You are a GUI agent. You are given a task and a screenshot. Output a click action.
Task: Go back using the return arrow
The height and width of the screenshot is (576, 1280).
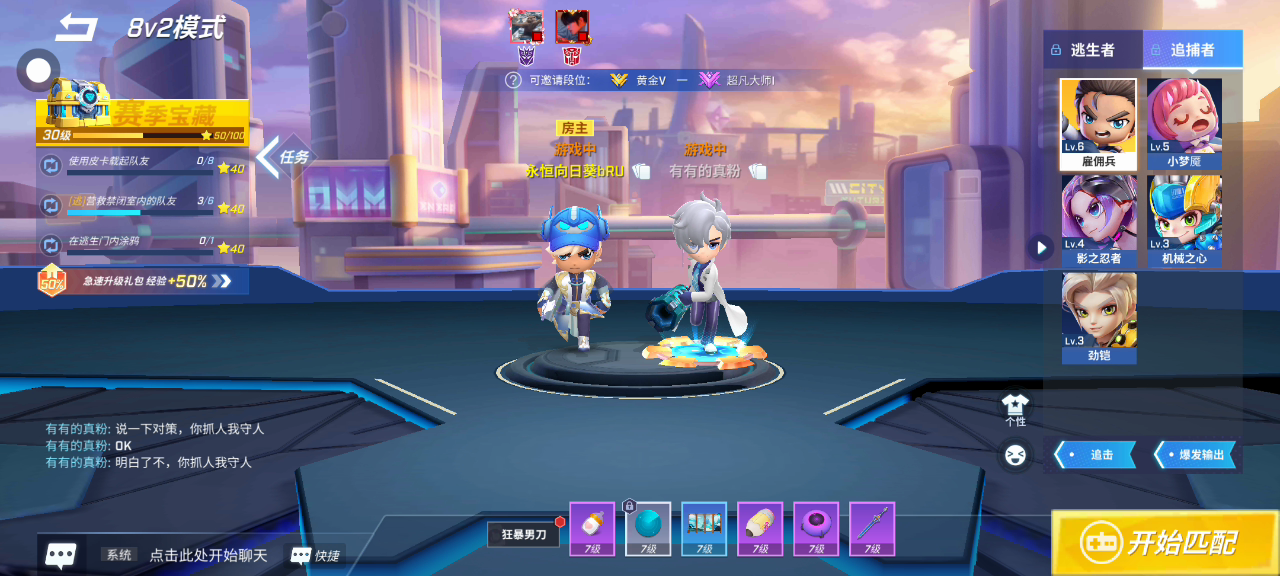coord(76,27)
